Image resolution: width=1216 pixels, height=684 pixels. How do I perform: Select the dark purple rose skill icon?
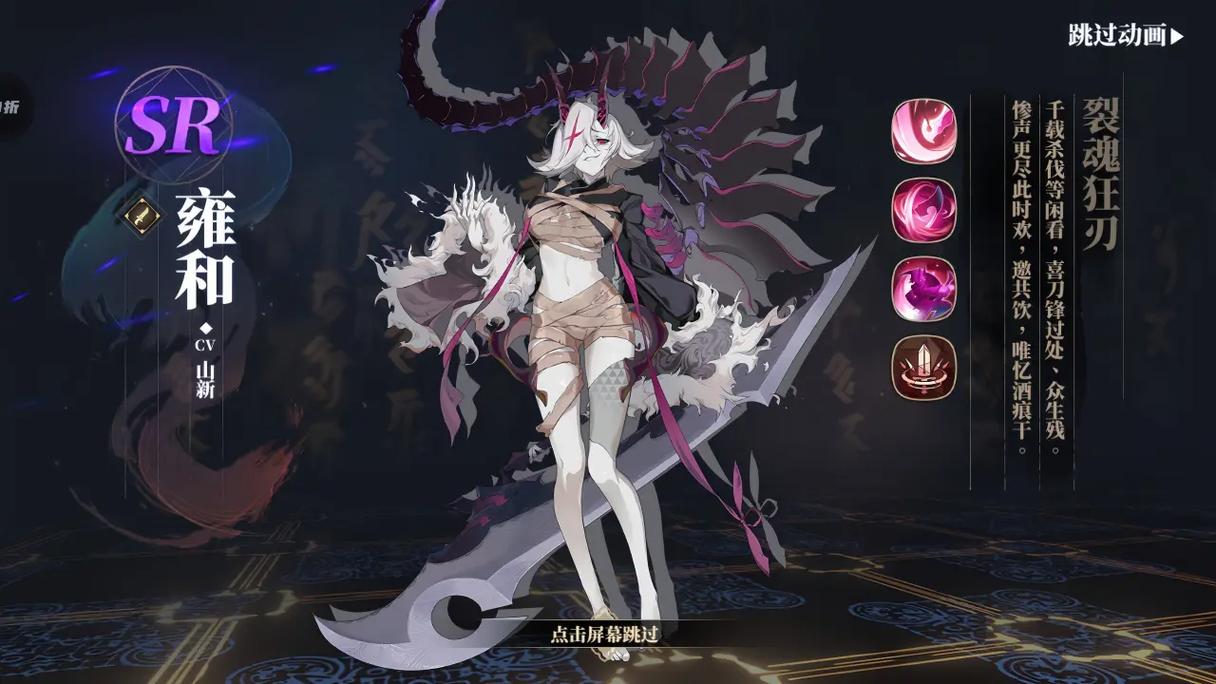pyautogui.click(x=924, y=289)
